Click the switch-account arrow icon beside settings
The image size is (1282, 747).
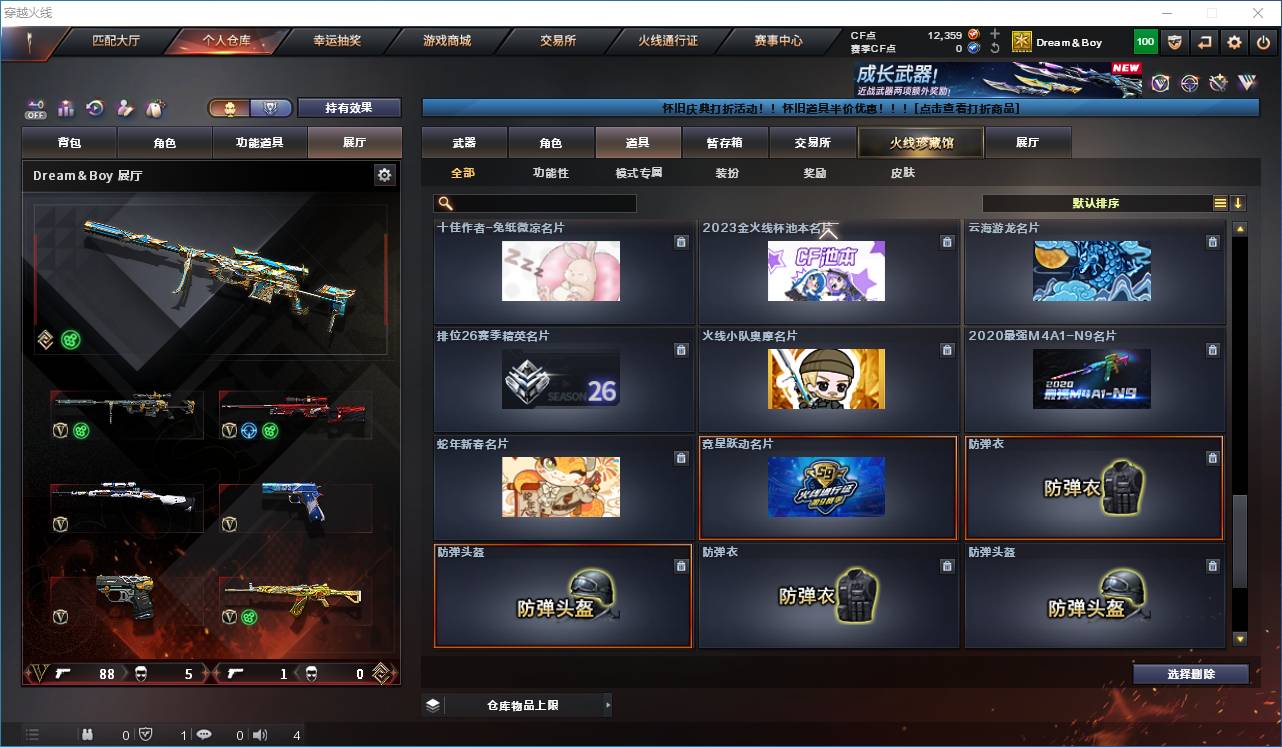(1204, 41)
